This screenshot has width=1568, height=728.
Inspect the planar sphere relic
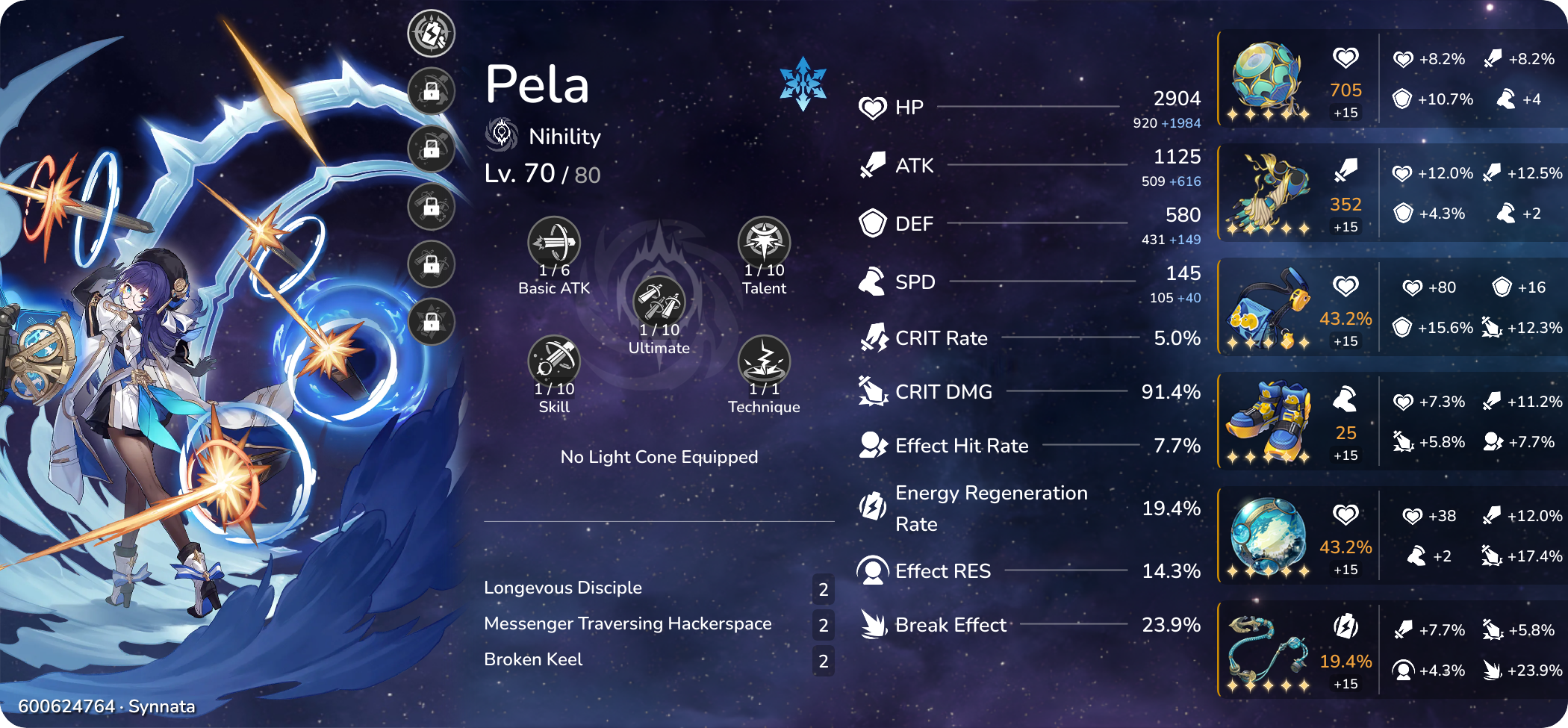(1267, 536)
